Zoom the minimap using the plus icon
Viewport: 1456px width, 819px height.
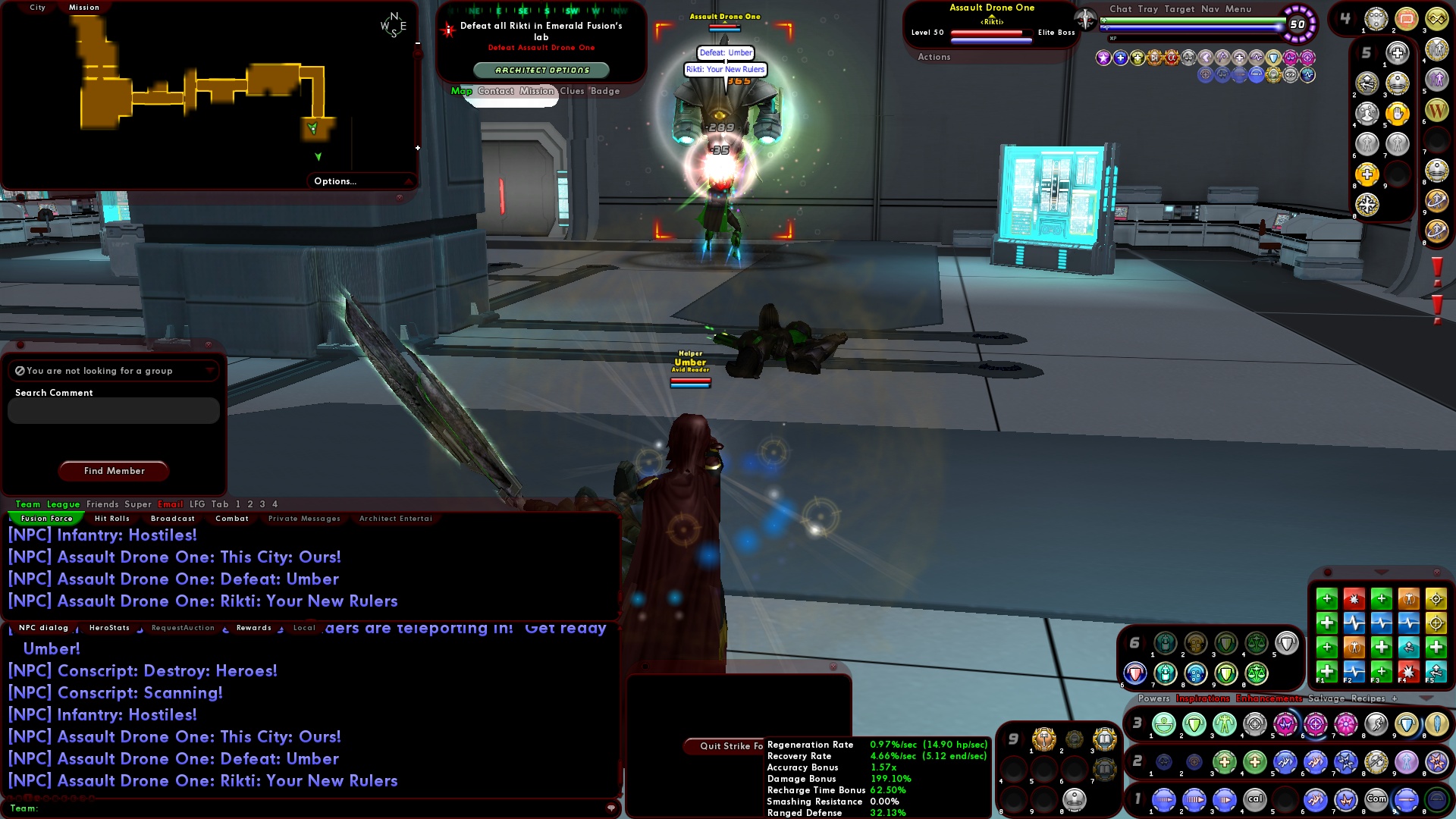click(416, 148)
